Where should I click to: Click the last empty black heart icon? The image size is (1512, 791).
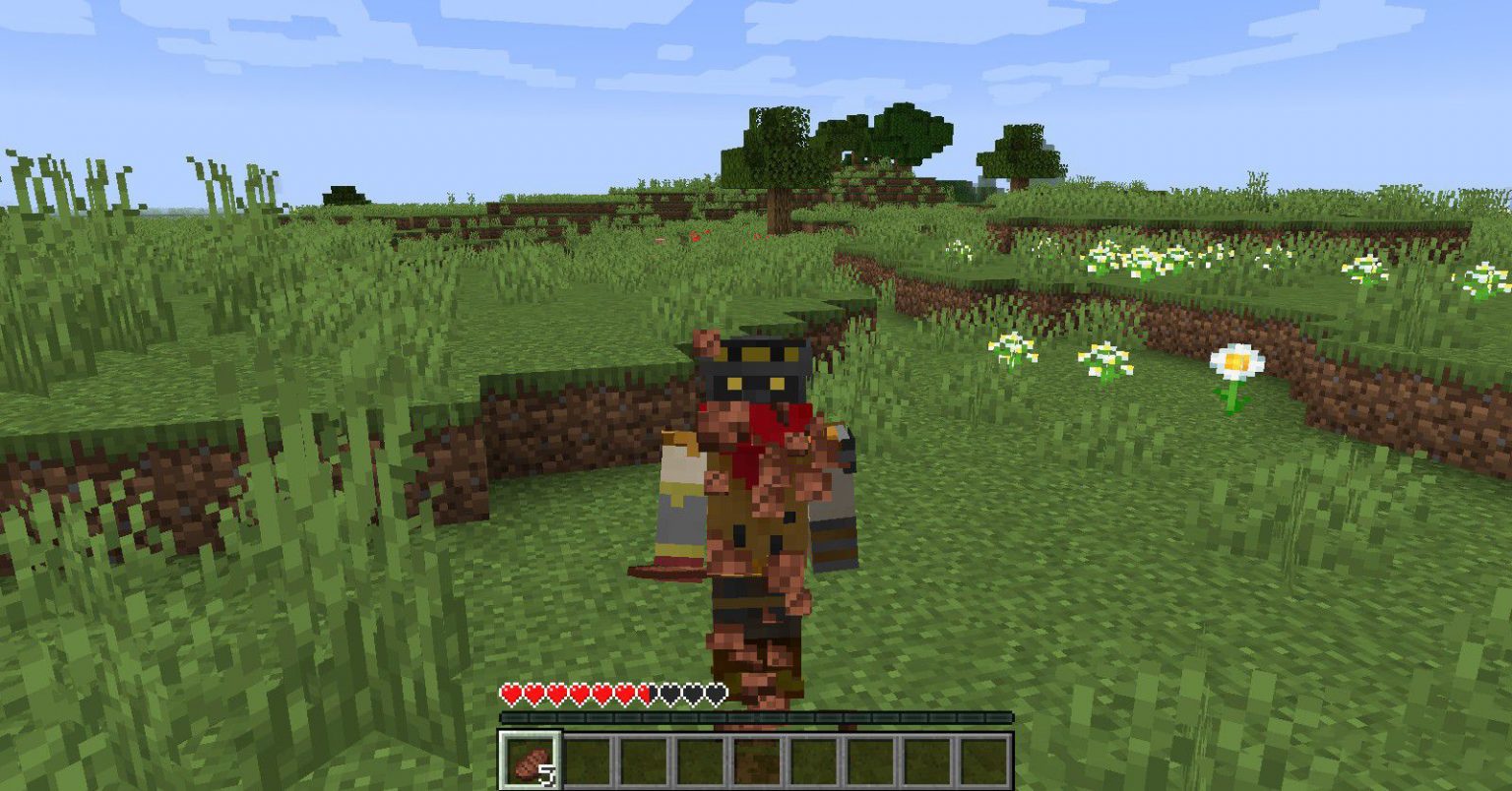click(718, 694)
